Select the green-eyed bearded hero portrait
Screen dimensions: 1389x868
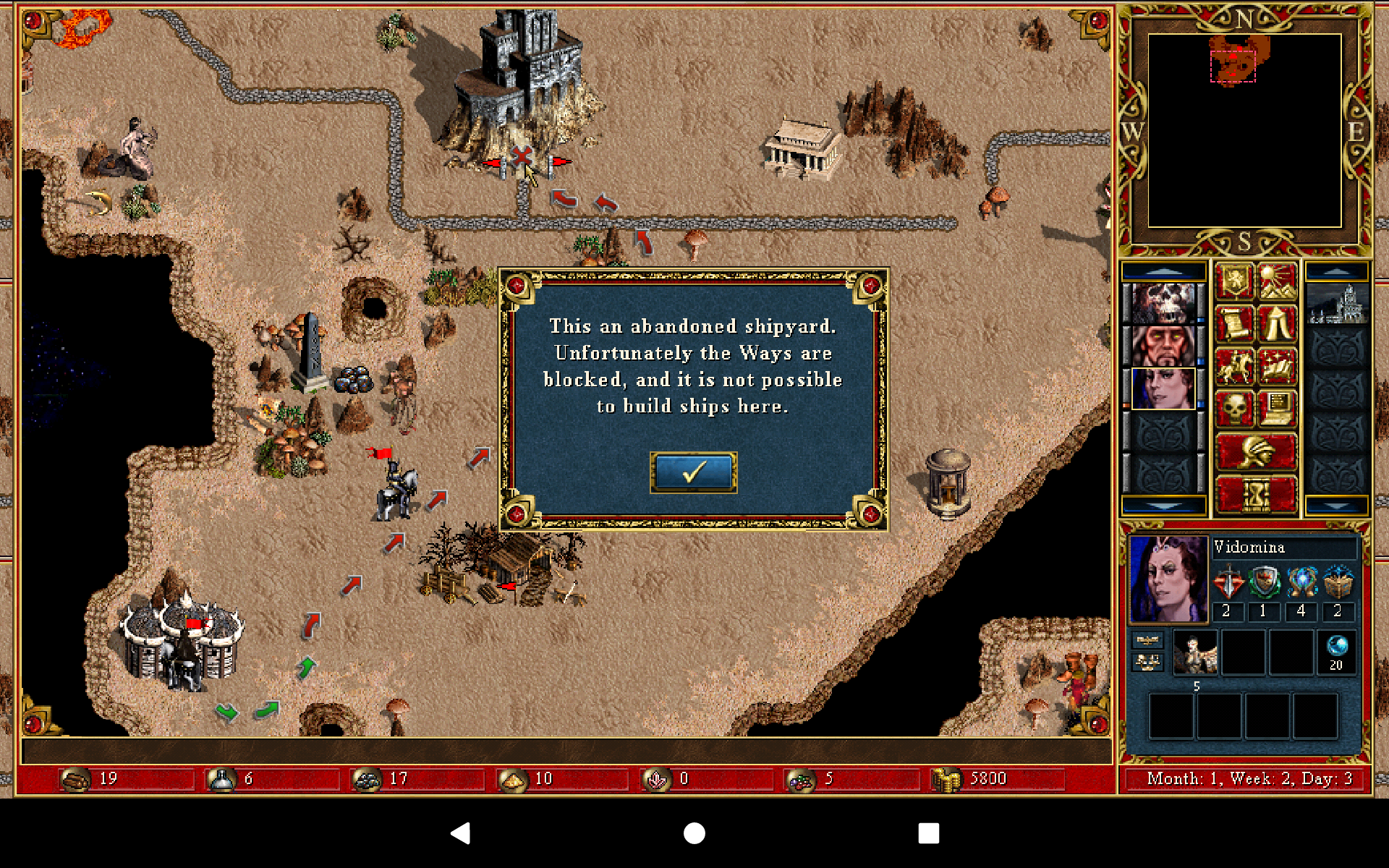coord(1163,346)
